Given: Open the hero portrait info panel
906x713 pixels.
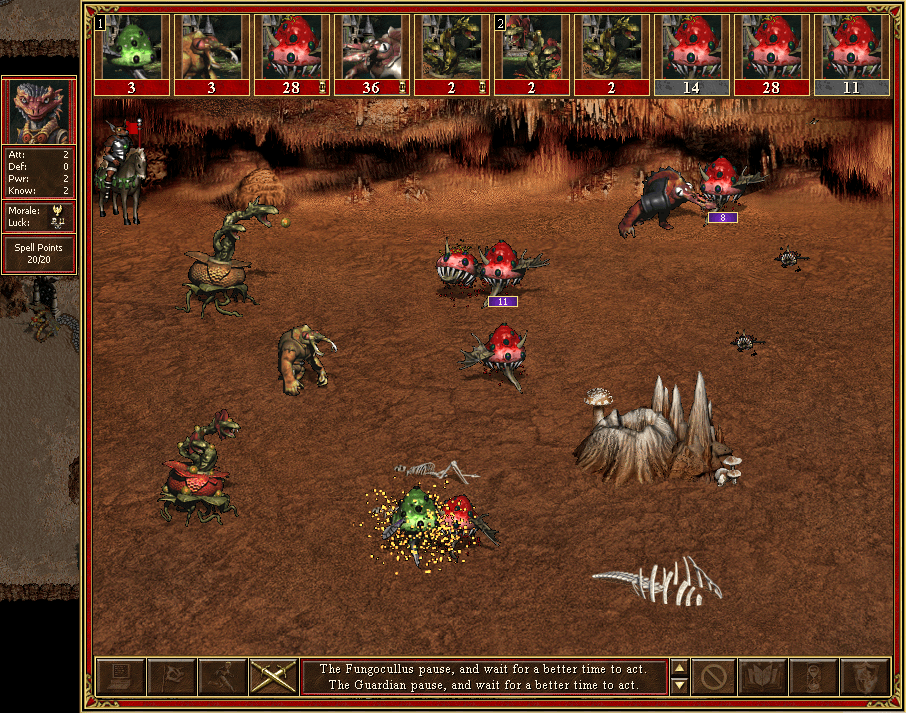Looking at the screenshot, I should (x=40, y=112).
